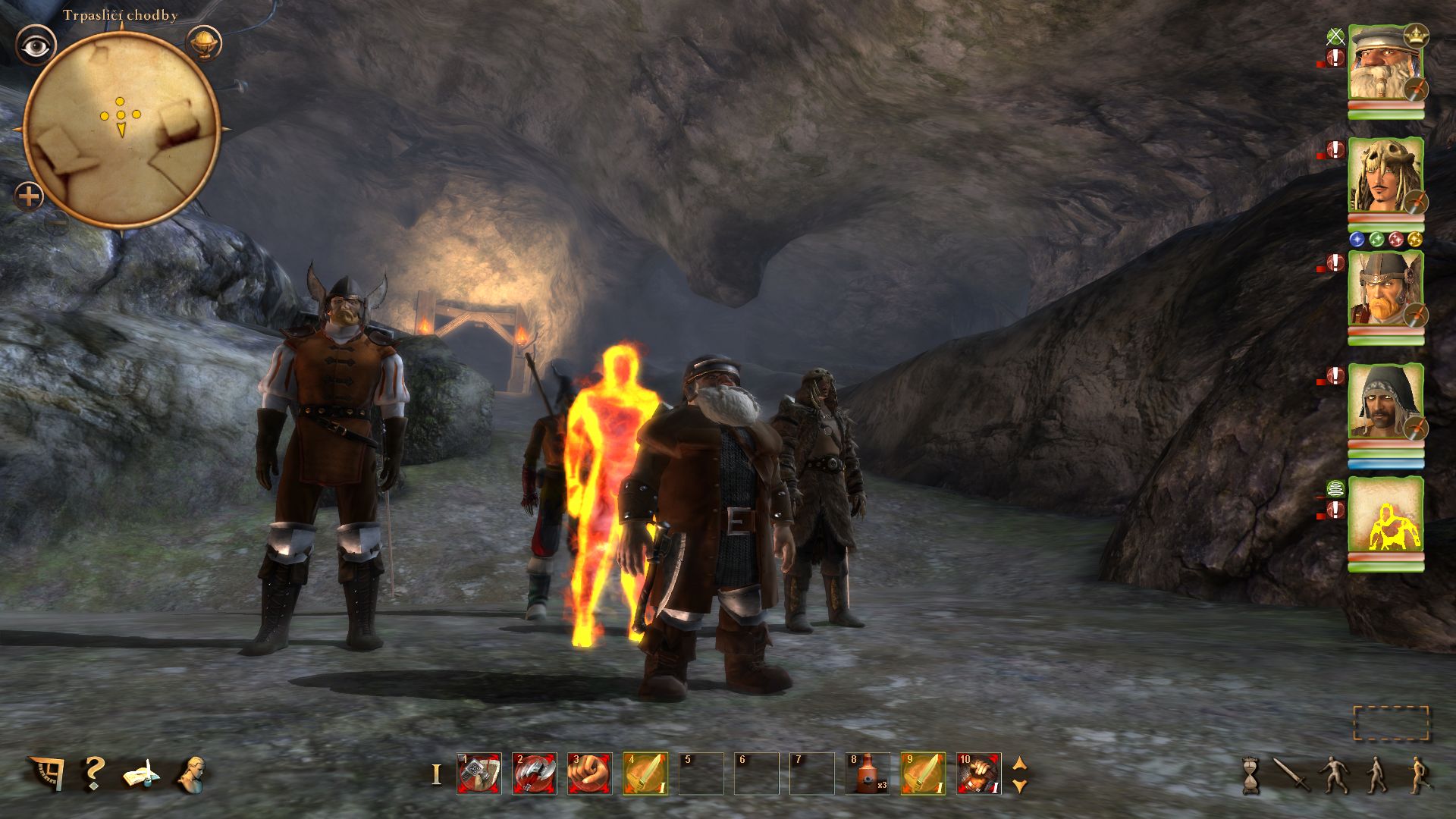The height and width of the screenshot is (819, 1456).
Task: Switch quickbar page with the up arrow
Action: click(1020, 764)
